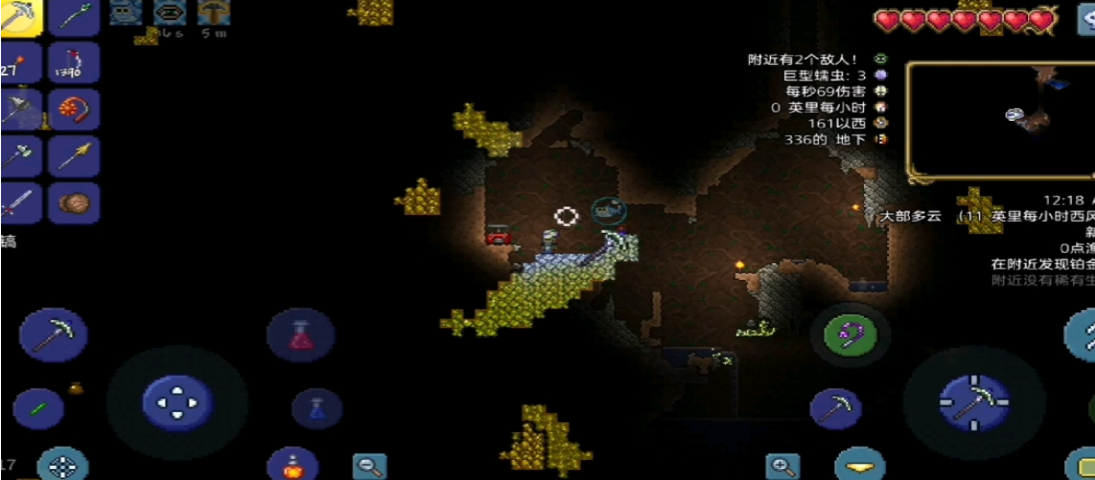Zoom out with the minus magnifier

370,466
